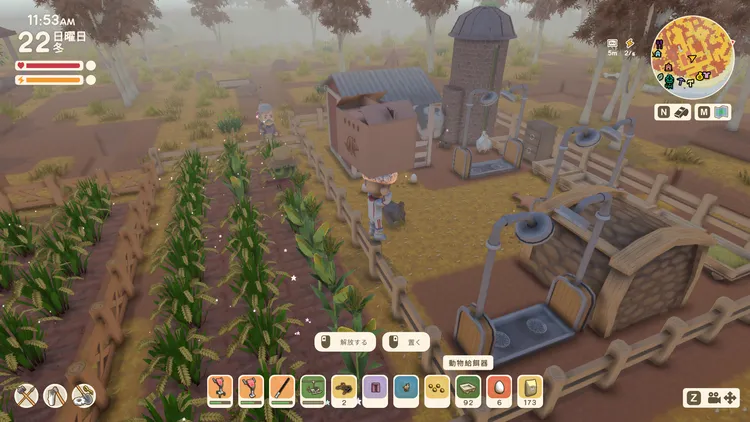The width and height of the screenshot is (750, 422).
Task: Open the world map icon
Action: 725,112
